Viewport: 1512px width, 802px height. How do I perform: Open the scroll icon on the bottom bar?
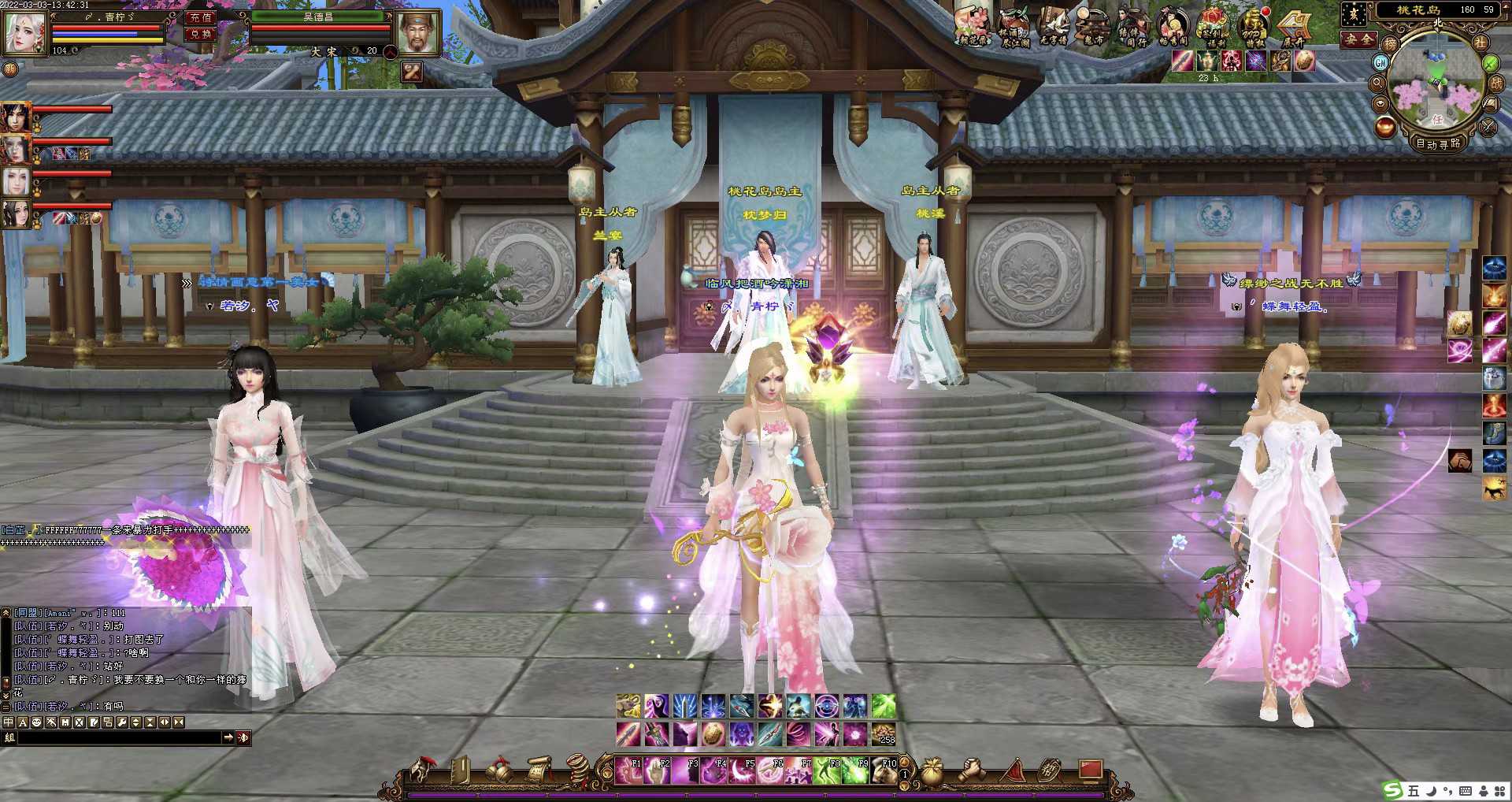[539, 770]
